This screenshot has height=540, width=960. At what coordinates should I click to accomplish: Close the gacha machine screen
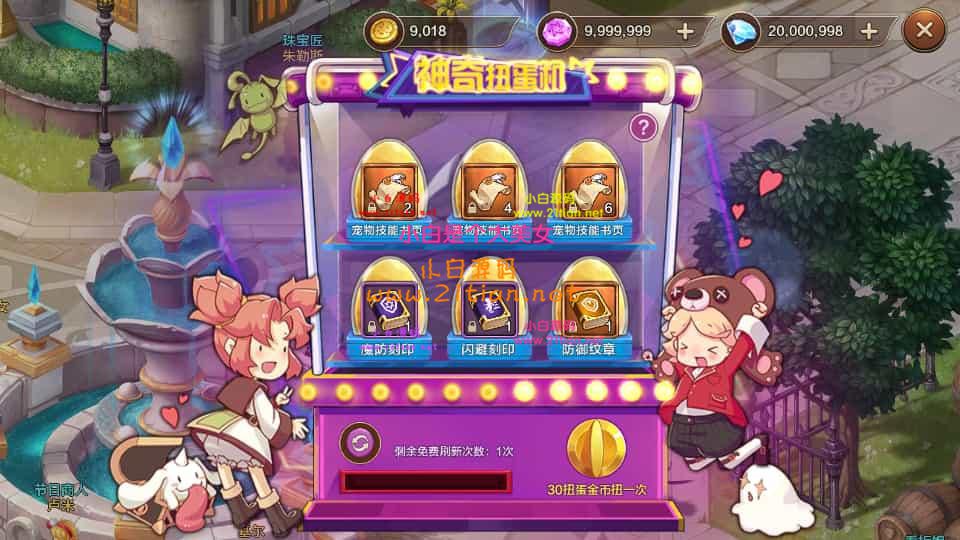click(923, 31)
